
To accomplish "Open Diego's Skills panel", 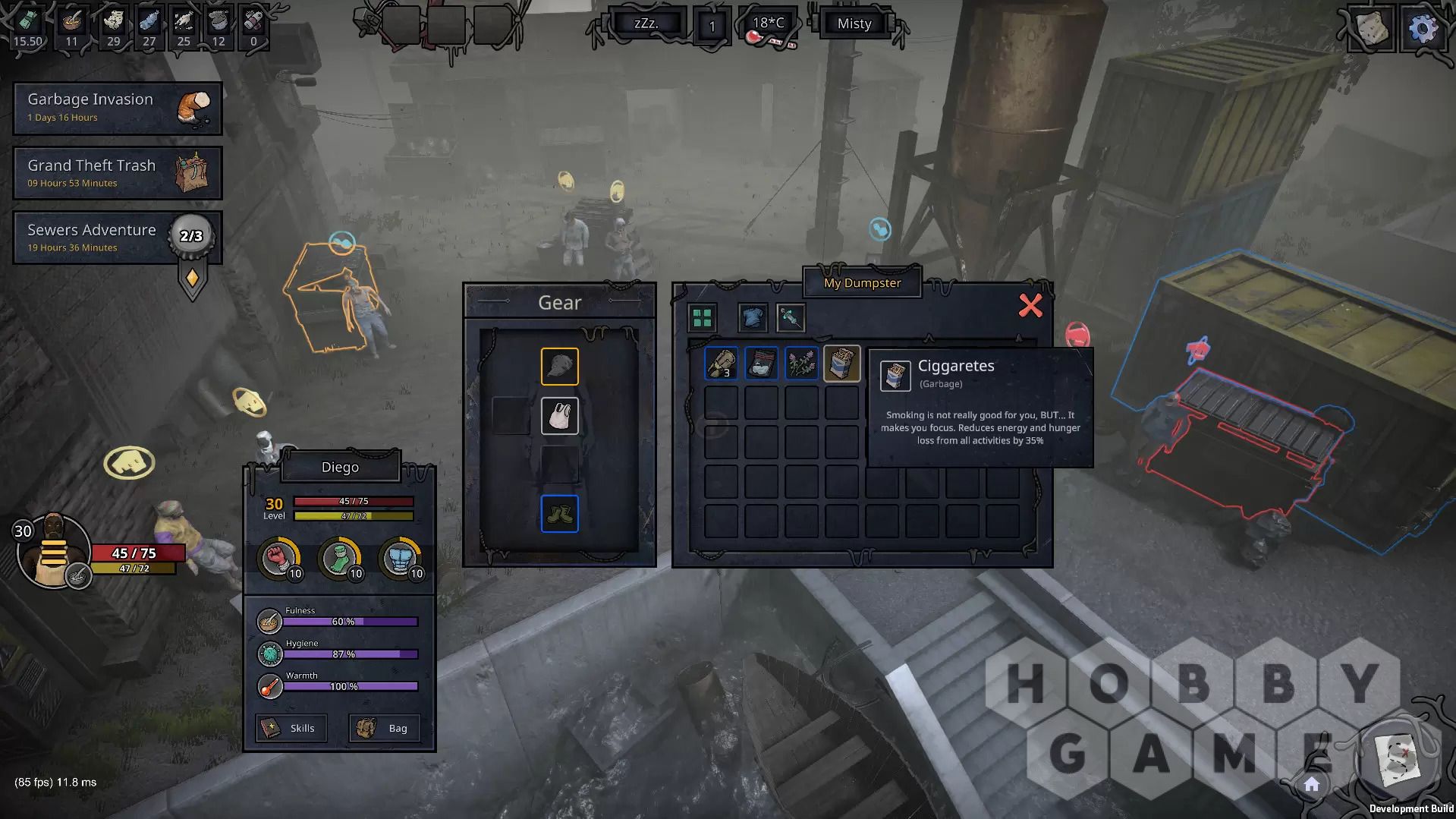I will point(291,728).
